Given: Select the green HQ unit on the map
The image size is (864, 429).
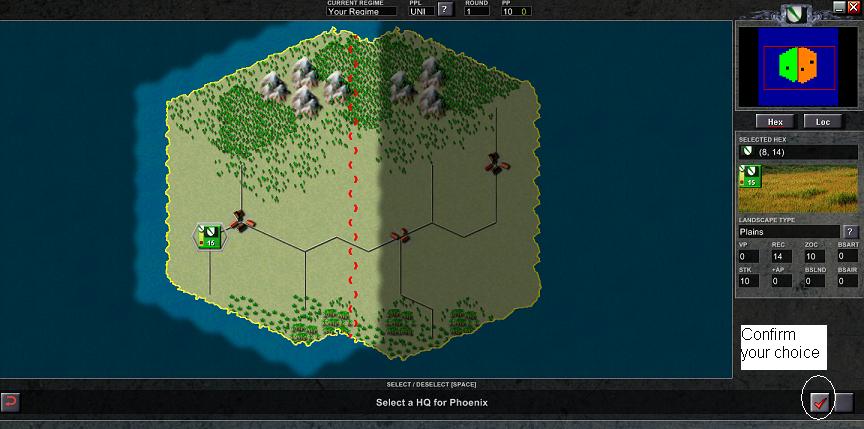Looking at the screenshot, I should (210, 236).
